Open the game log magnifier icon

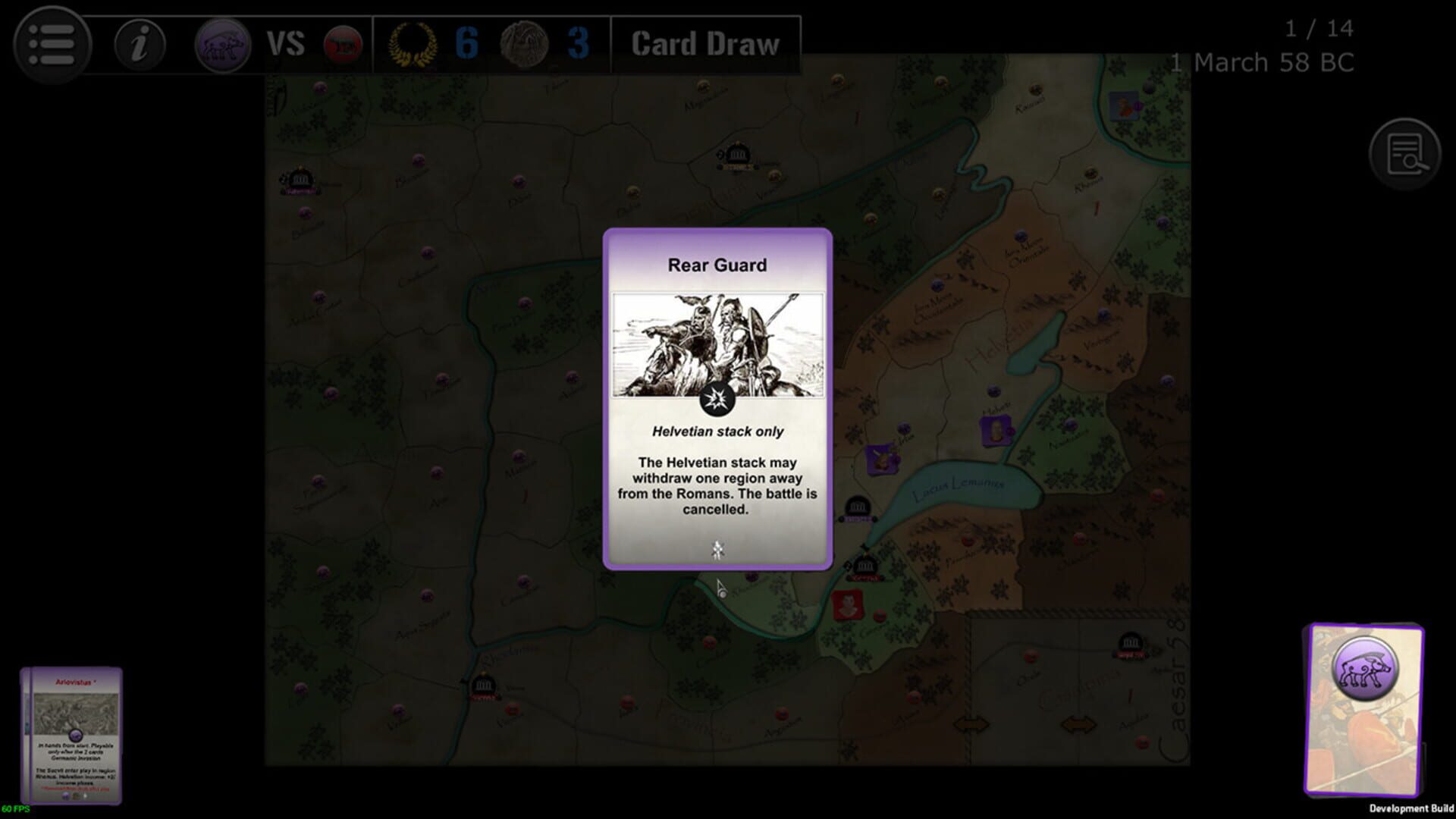[x=1407, y=155]
